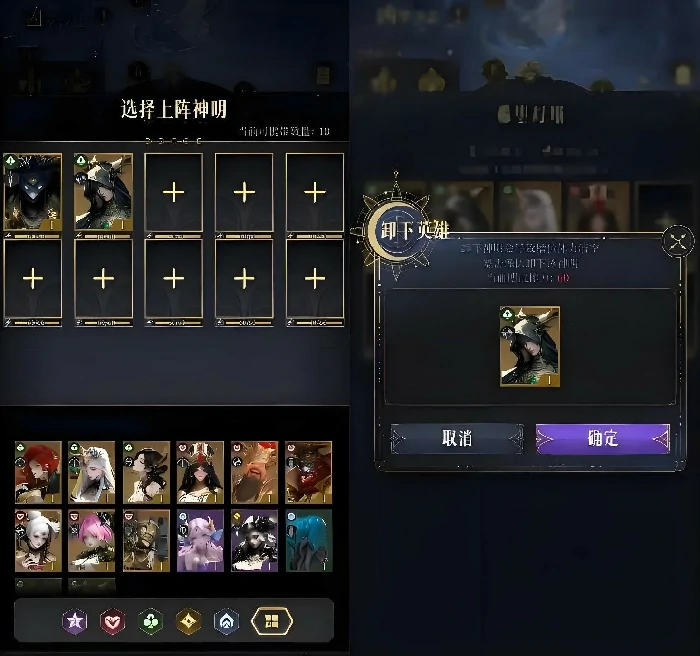Choose the red-haired hero card
This screenshot has width=700, height=656.
38,471
